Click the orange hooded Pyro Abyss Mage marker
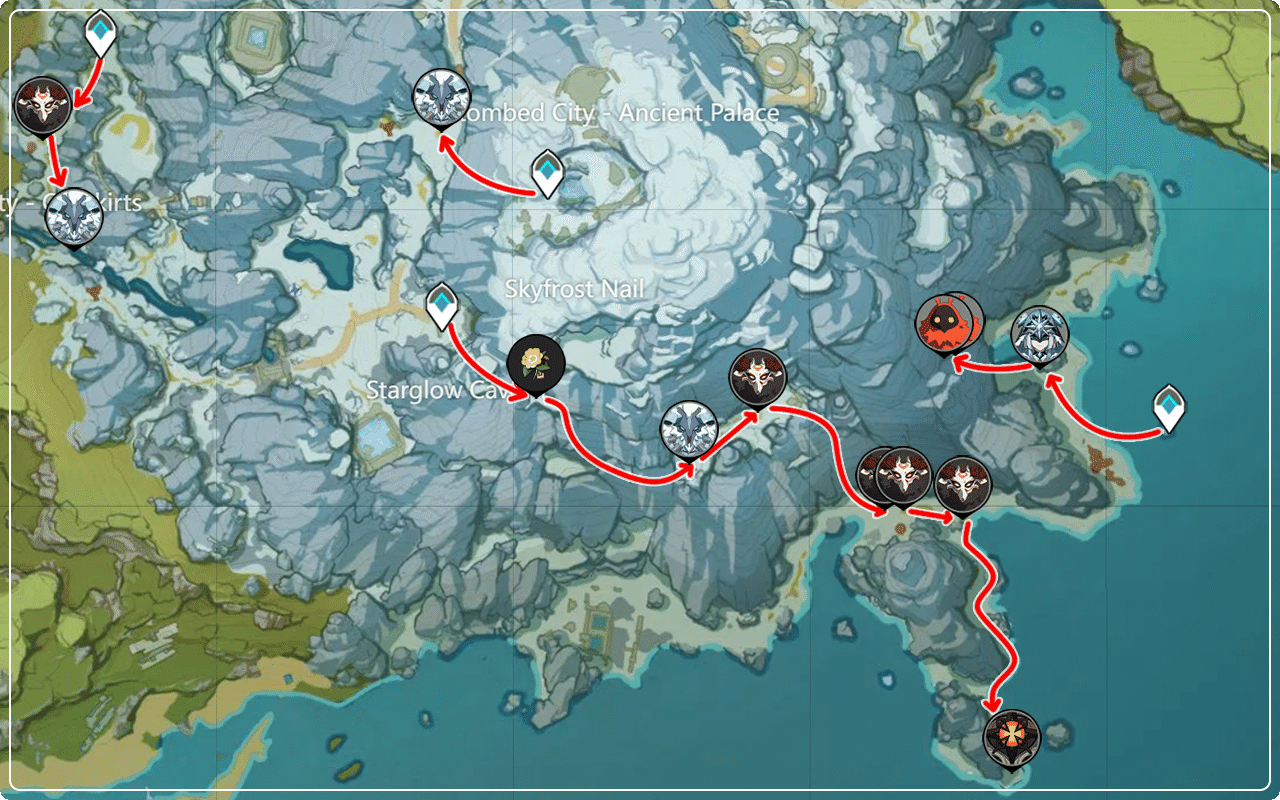This screenshot has height=800, width=1280. coord(948,321)
